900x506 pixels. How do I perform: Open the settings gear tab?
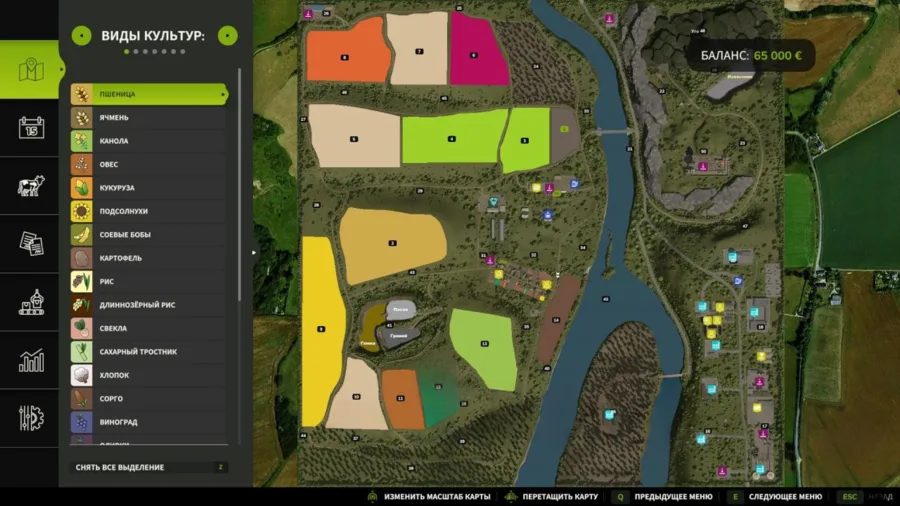tap(31, 418)
